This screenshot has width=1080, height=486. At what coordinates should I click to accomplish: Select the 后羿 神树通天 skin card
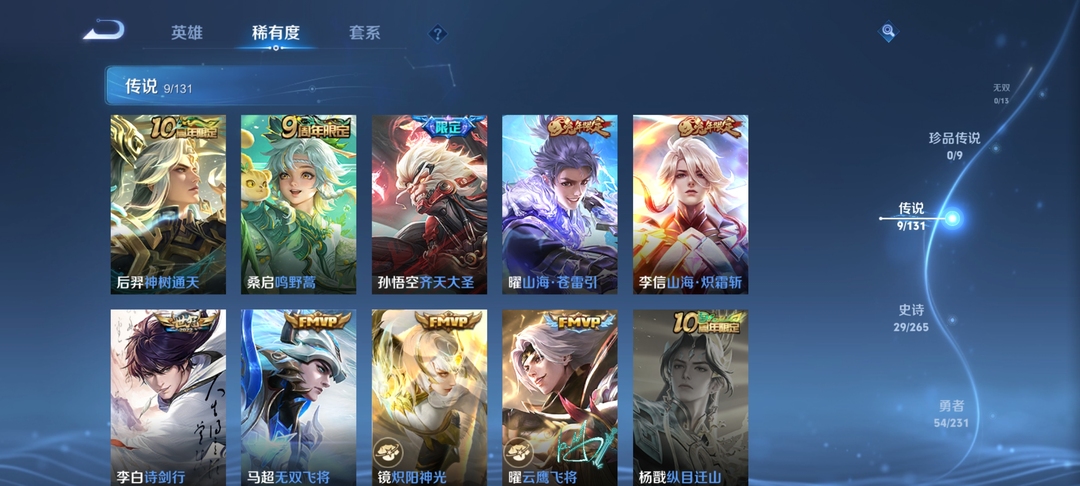pos(168,204)
